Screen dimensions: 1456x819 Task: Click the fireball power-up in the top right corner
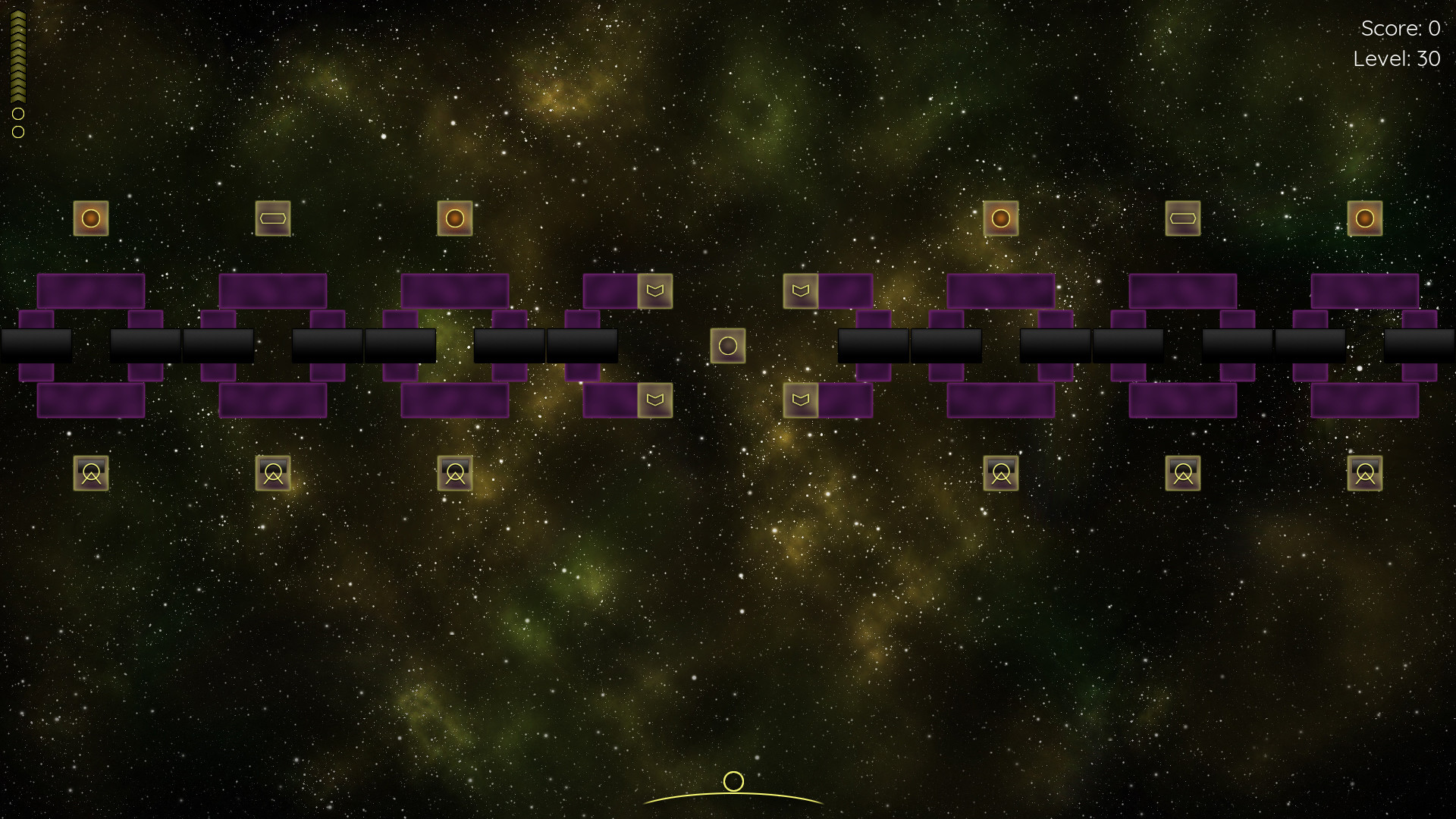point(1365,218)
